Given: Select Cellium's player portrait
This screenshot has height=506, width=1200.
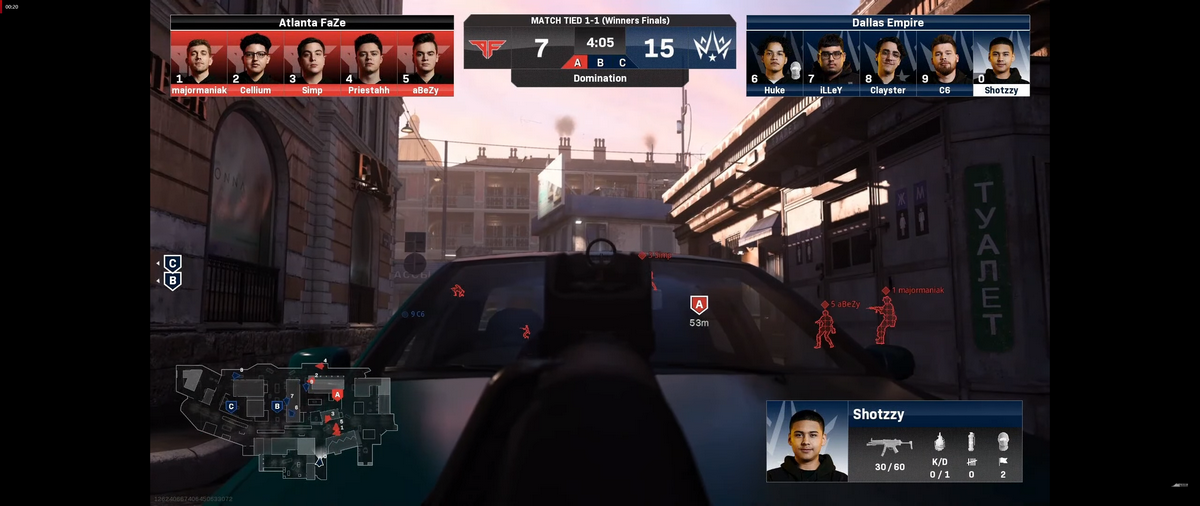Looking at the screenshot, I should (x=255, y=59).
